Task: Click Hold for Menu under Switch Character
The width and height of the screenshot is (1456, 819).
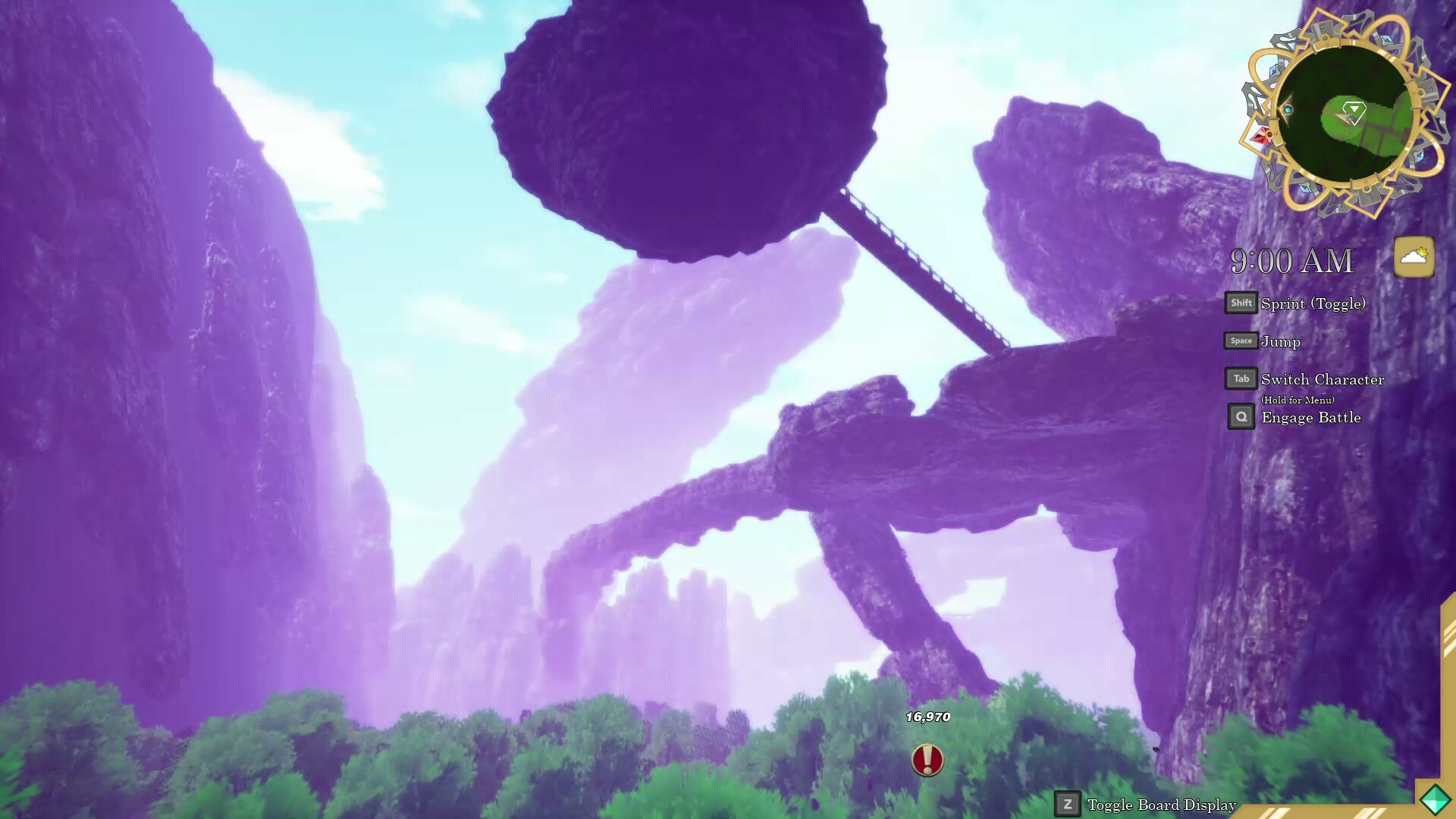Action: pos(1298,399)
